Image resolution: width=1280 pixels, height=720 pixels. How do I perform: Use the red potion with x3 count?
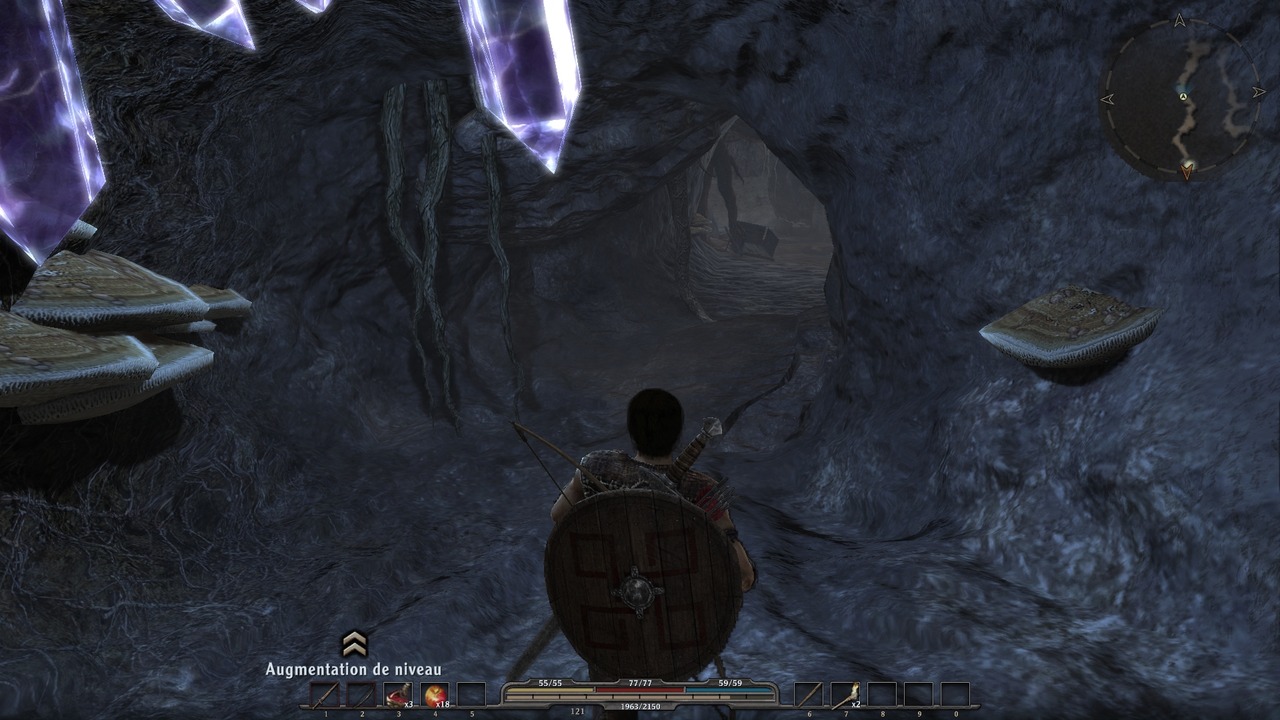pyautogui.click(x=398, y=695)
